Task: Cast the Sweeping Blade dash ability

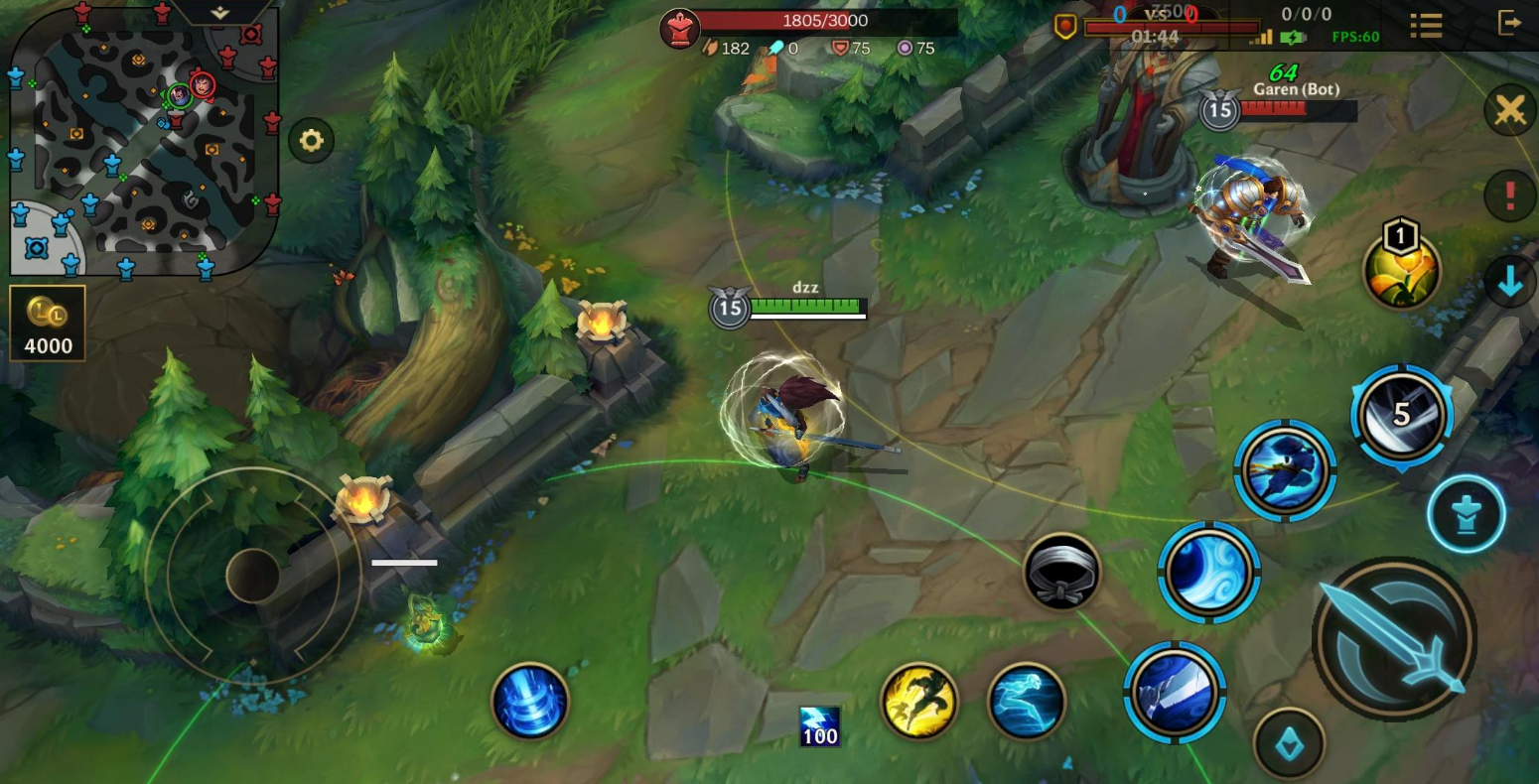Action: tap(1285, 470)
